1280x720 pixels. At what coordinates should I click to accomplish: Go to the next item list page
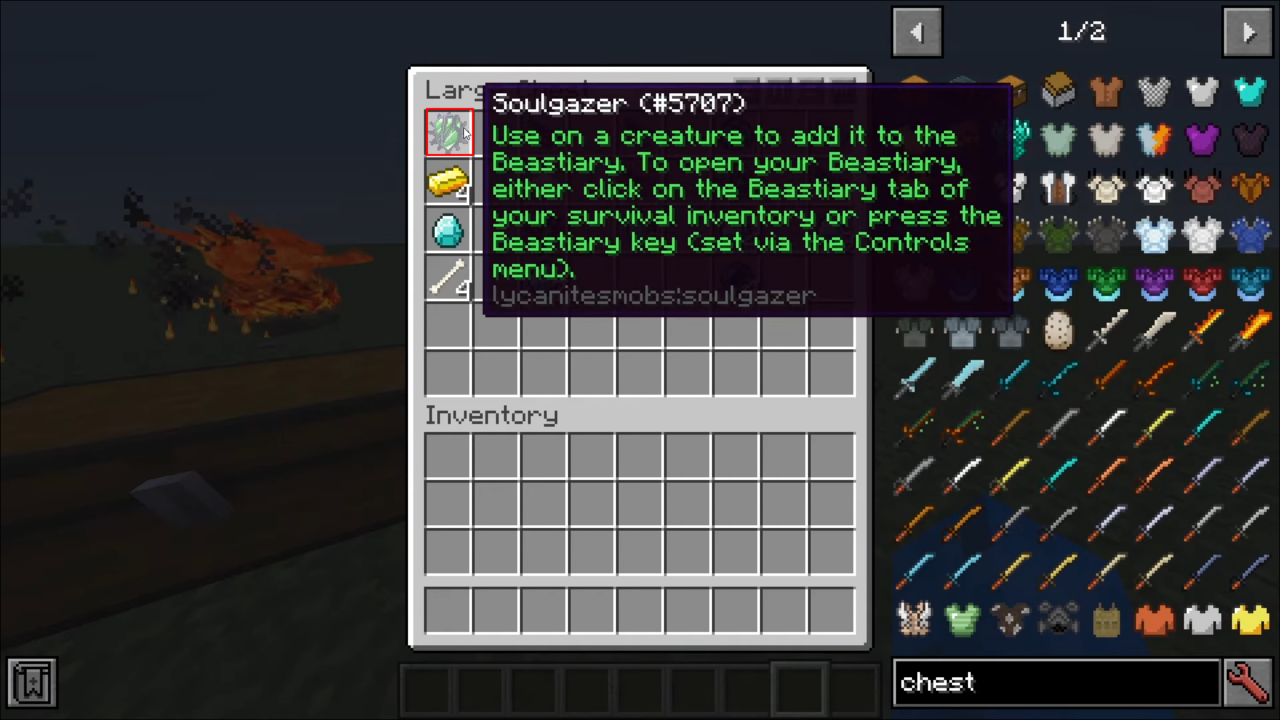coord(1247,32)
